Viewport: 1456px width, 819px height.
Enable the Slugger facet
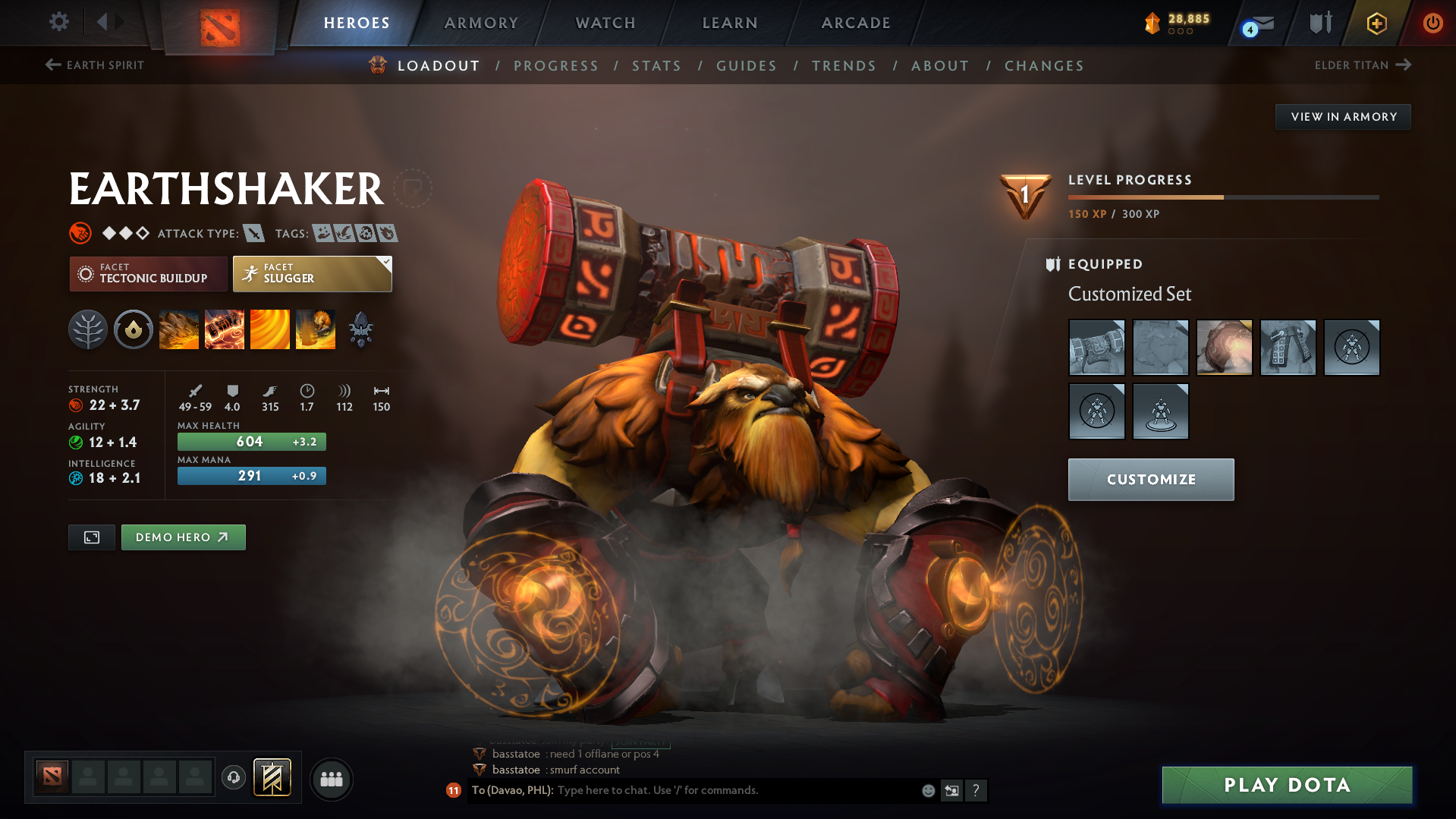pyautogui.click(x=307, y=273)
